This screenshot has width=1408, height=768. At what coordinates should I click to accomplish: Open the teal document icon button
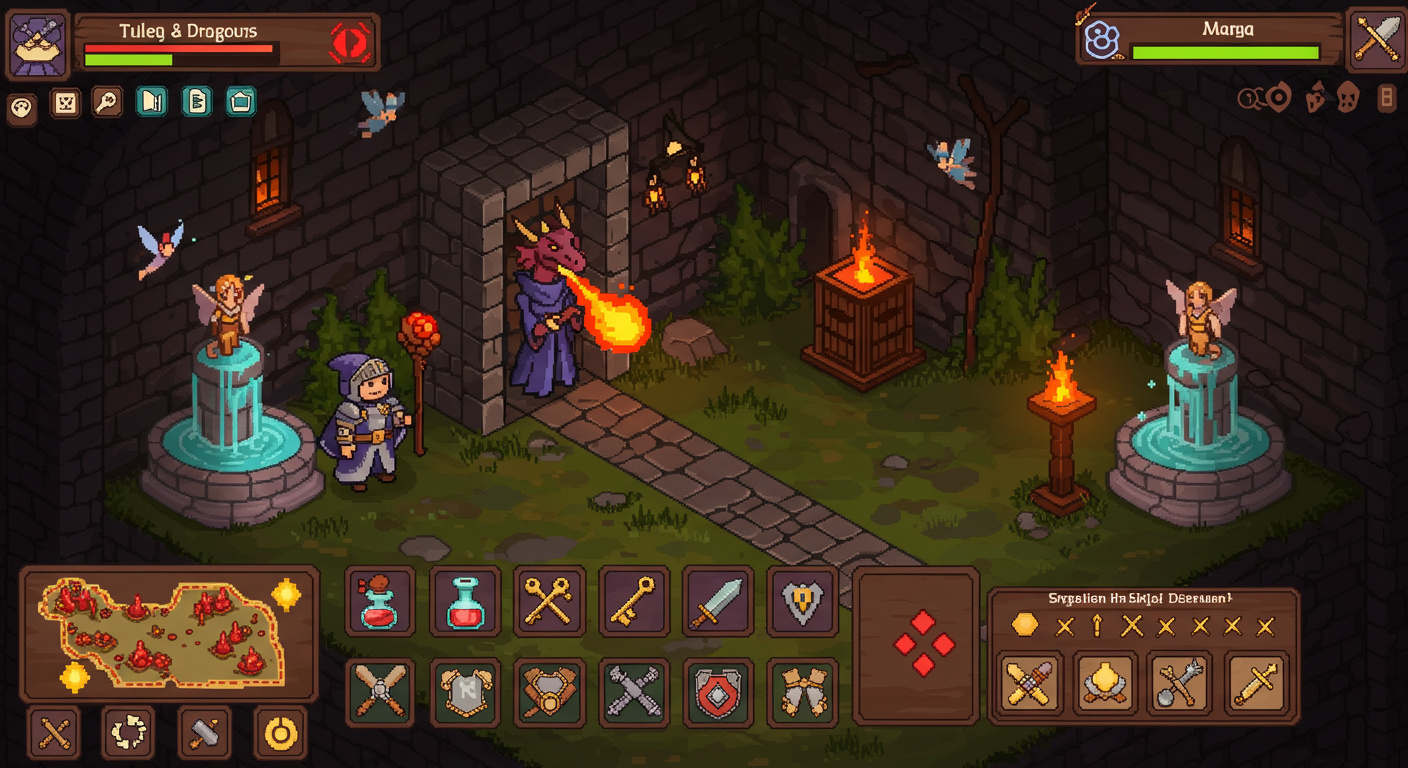197,101
